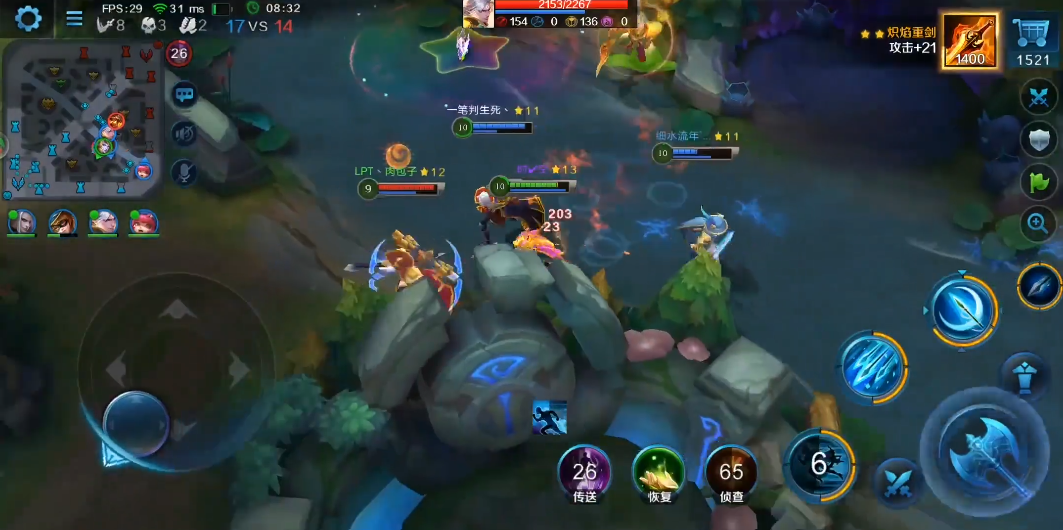Select the pink-haired teammate portrait
The width and height of the screenshot is (1063, 530).
142,222
